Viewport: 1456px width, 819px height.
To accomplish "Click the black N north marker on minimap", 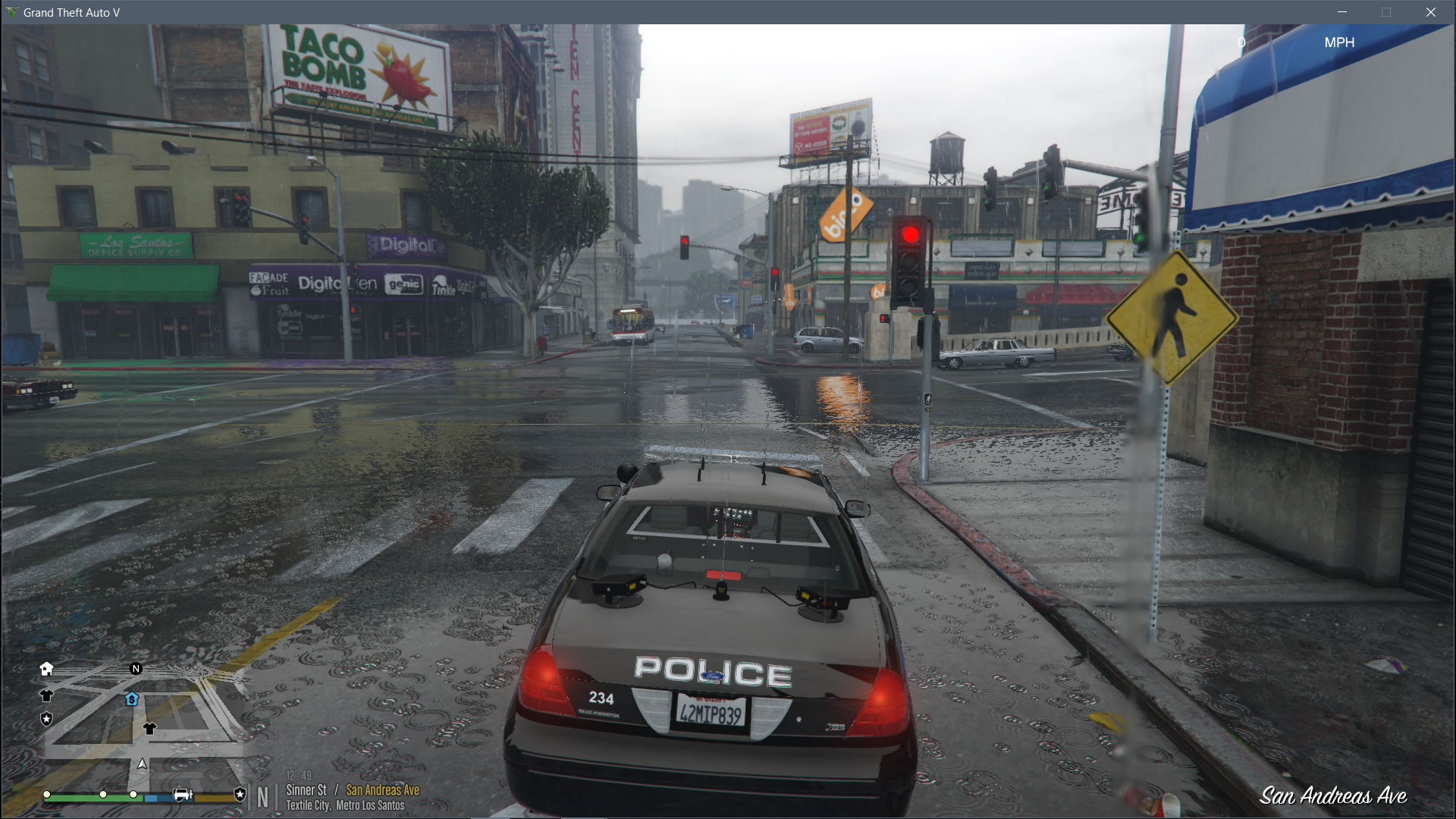I will pyautogui.click(x=136, y=669).
